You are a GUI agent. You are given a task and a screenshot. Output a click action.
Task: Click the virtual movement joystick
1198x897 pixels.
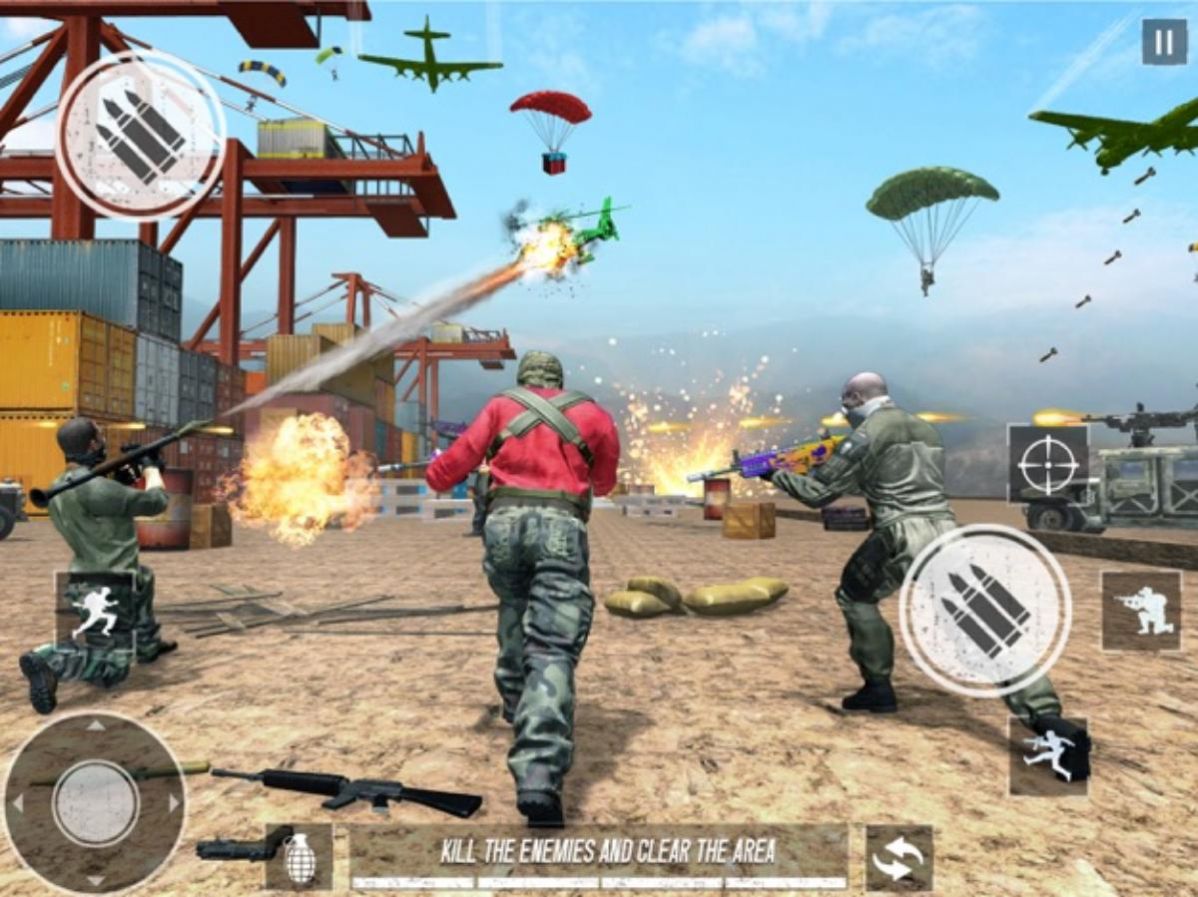pyautogui.click(x=95, y=802)
